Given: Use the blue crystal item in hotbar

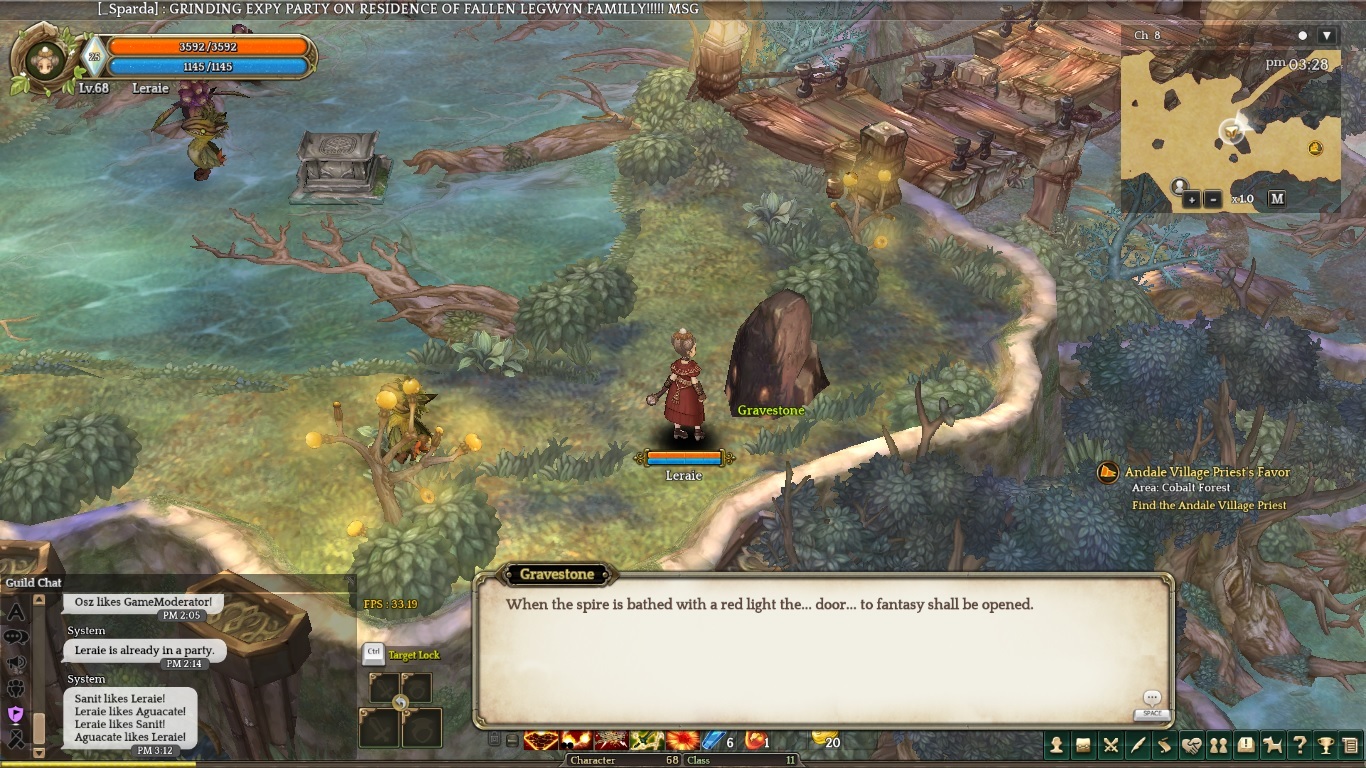Looking at the screenshot, I should click(x=712, y=741).
